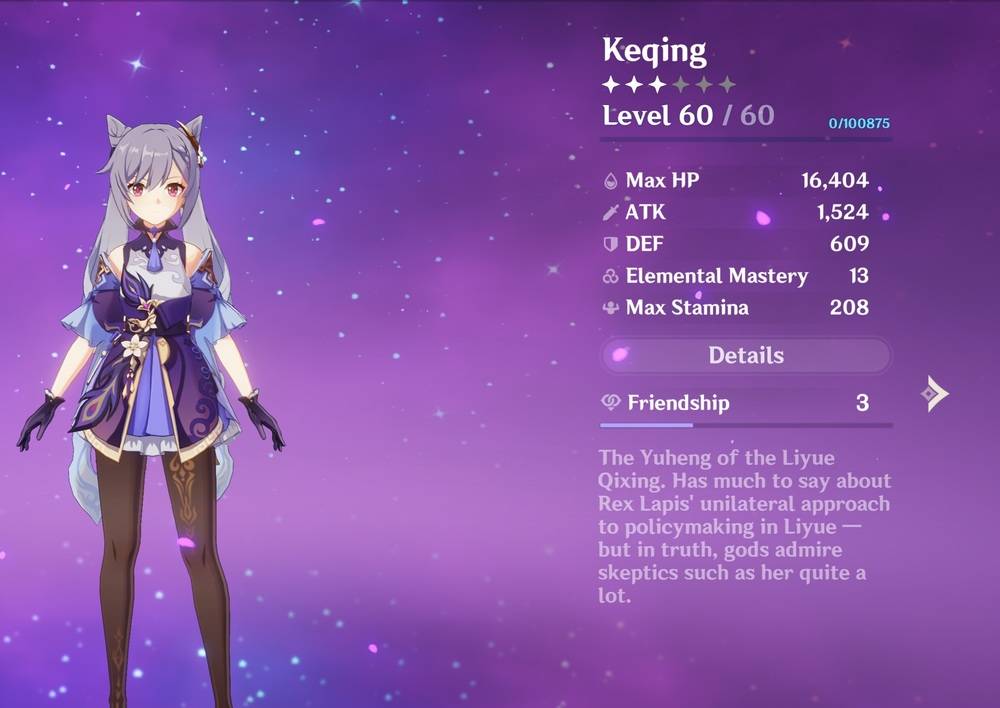
Task: Open the Details stats panel
Action: 745,356
